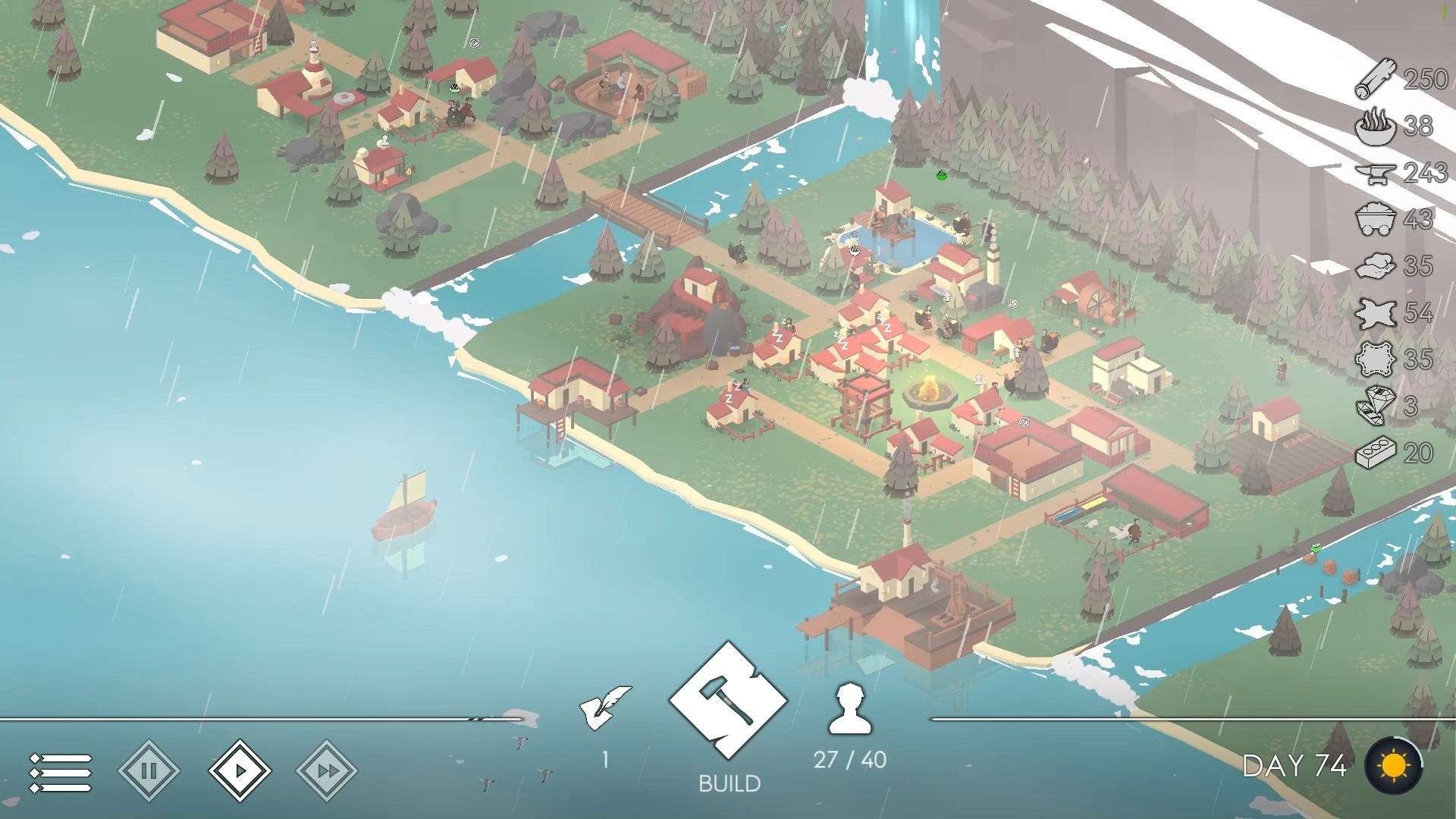Image resolution: width=1456 pixels, height=819 pixels.
Task: Pause the game simulation
Action: click(x=150, y=768)
